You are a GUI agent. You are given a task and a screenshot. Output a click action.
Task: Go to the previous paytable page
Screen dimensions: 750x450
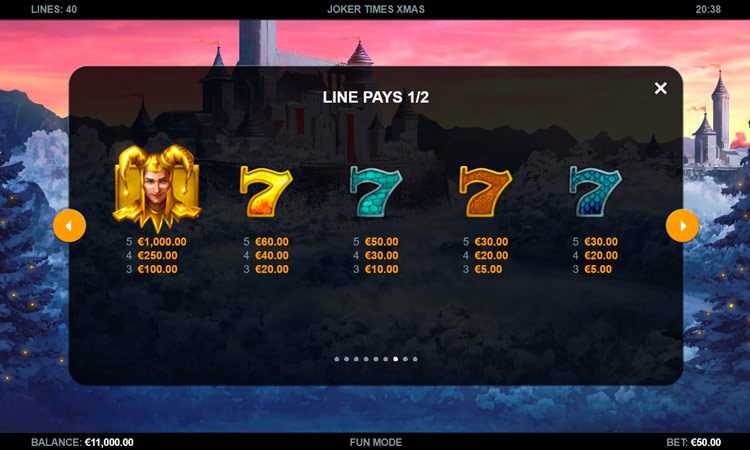(69, 226)
